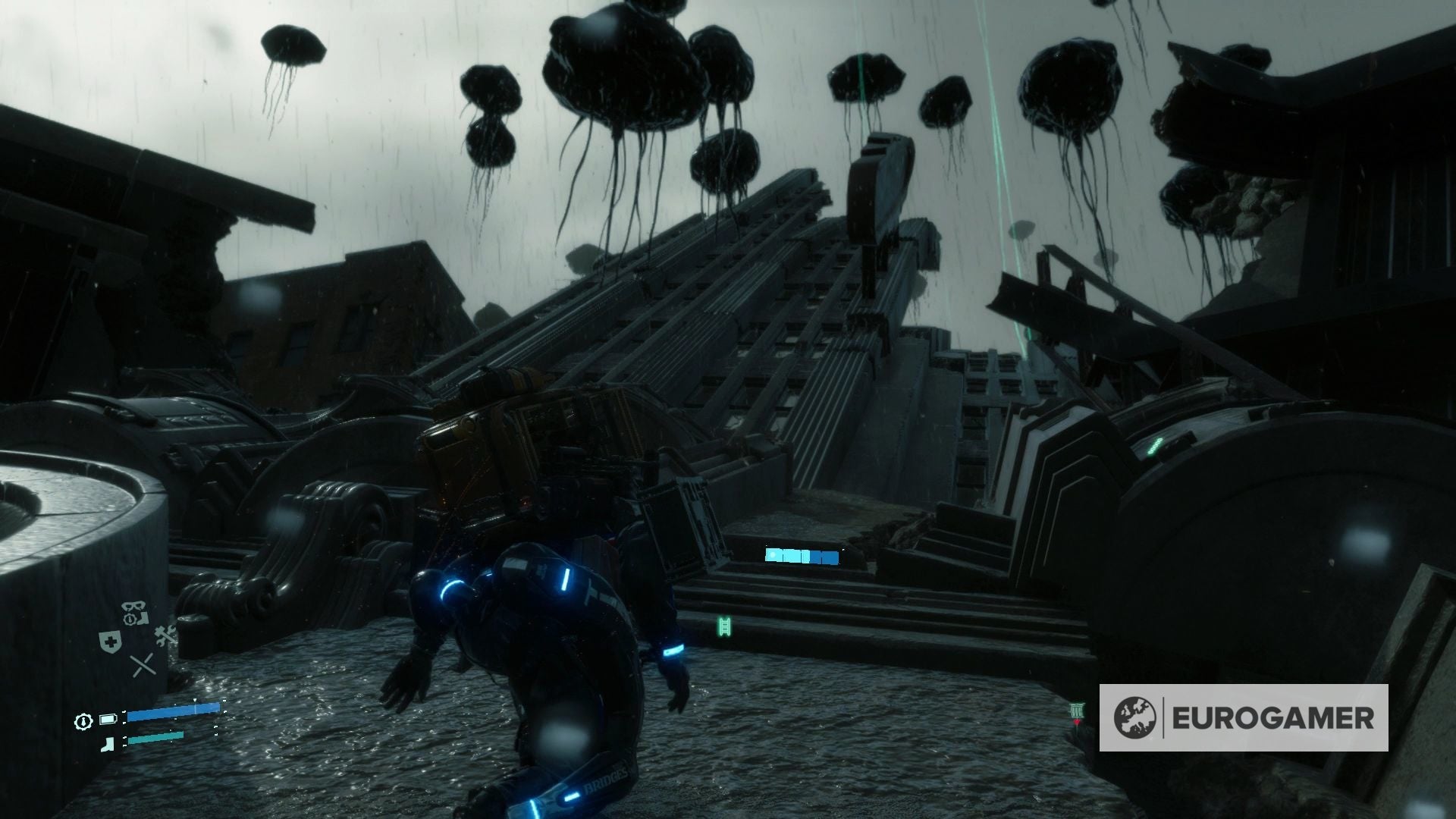
Task: Click the Eurogamer globe icon in the watermark
Action: [x=1136, y=716]
